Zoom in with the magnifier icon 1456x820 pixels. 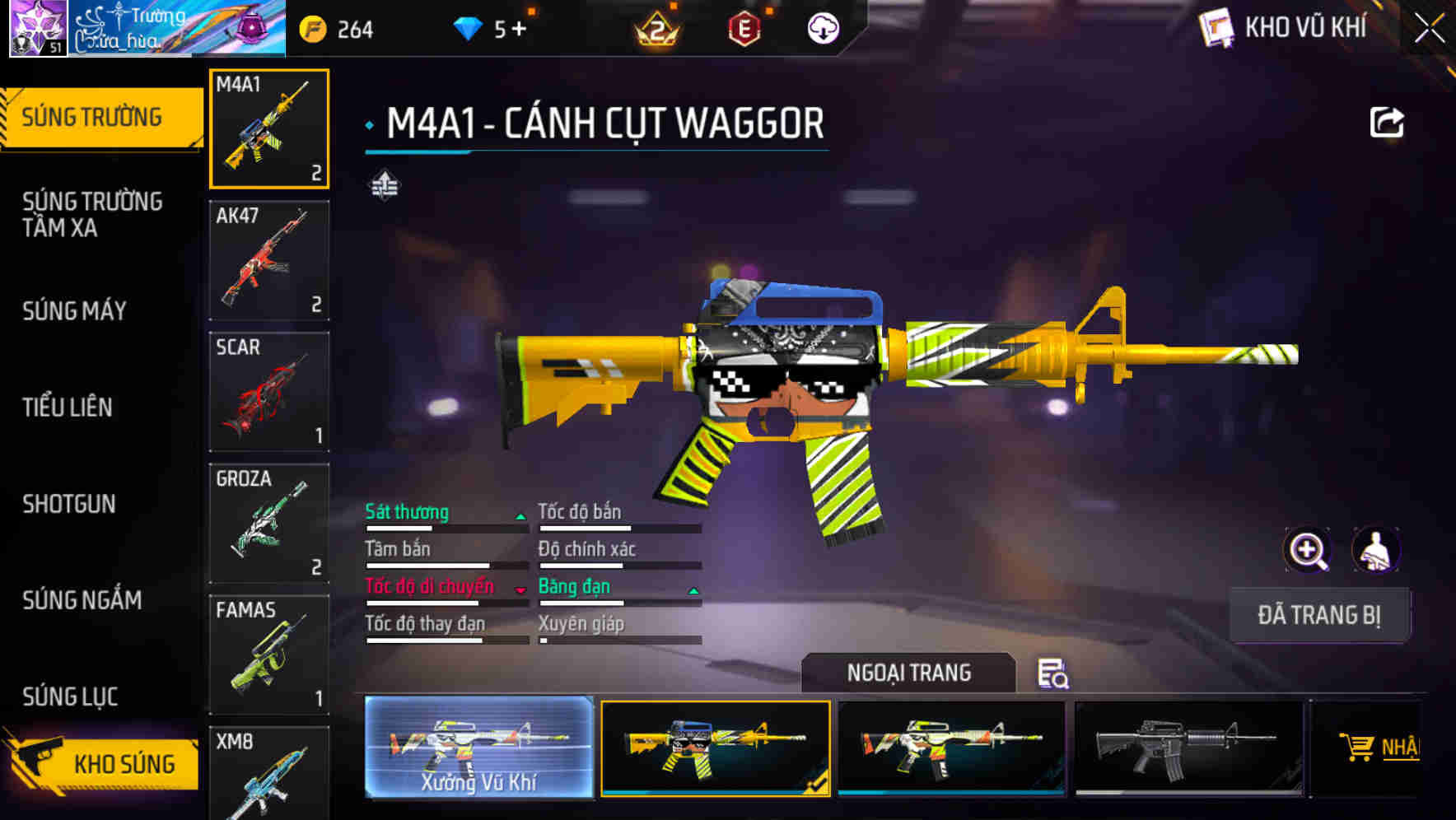pyautogui.click(x=1307, y=550)
